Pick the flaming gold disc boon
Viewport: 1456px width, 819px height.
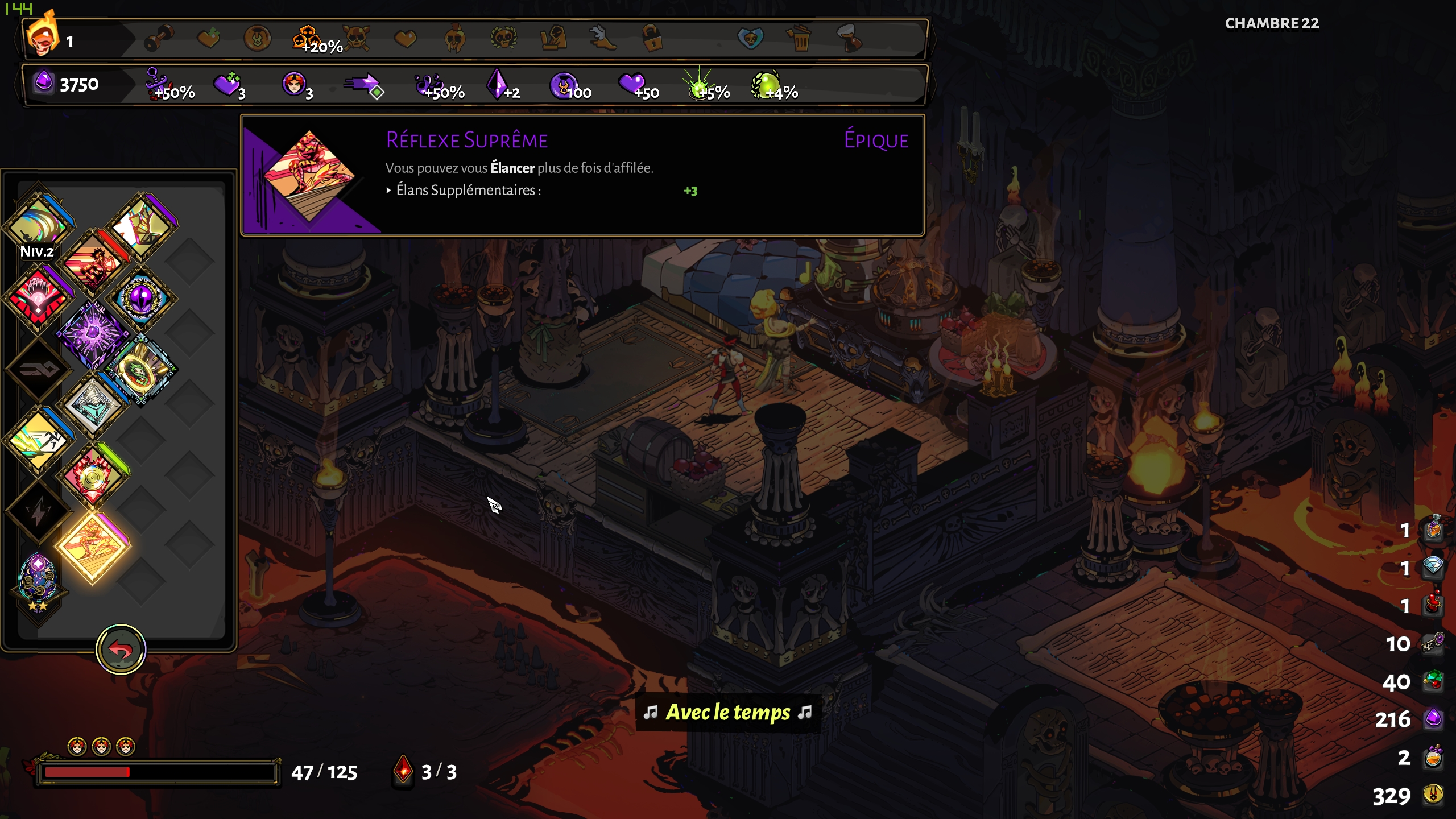tap(92, 477)
